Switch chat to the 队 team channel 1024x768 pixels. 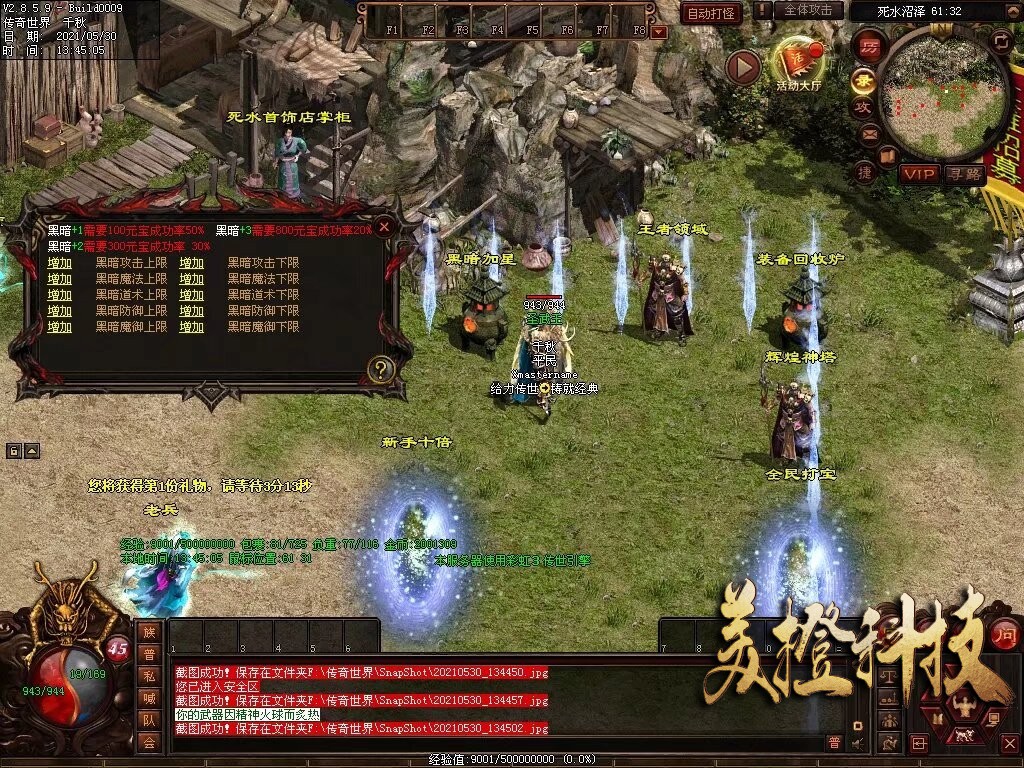coord(149,719)
